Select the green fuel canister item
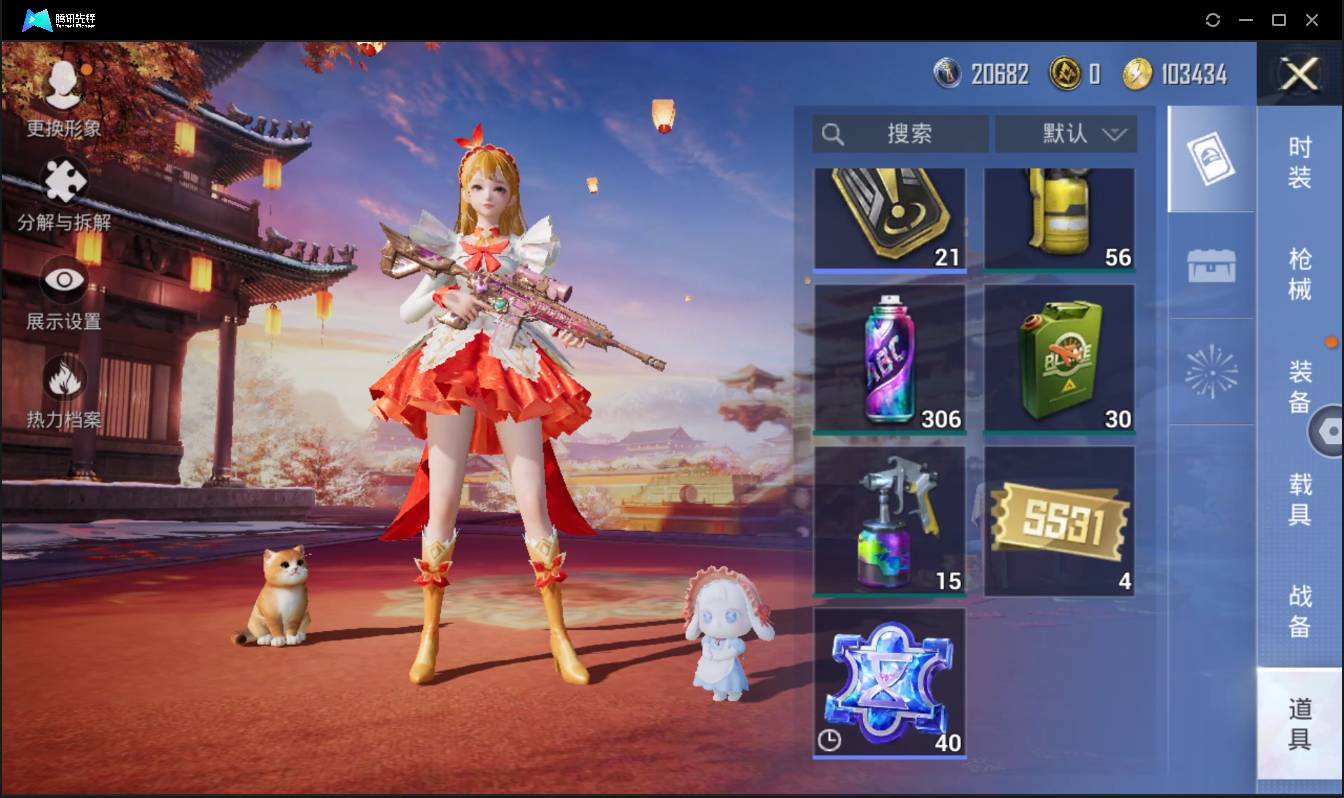The width and height of the screenshot is (1344, 798). point(1059,358)
